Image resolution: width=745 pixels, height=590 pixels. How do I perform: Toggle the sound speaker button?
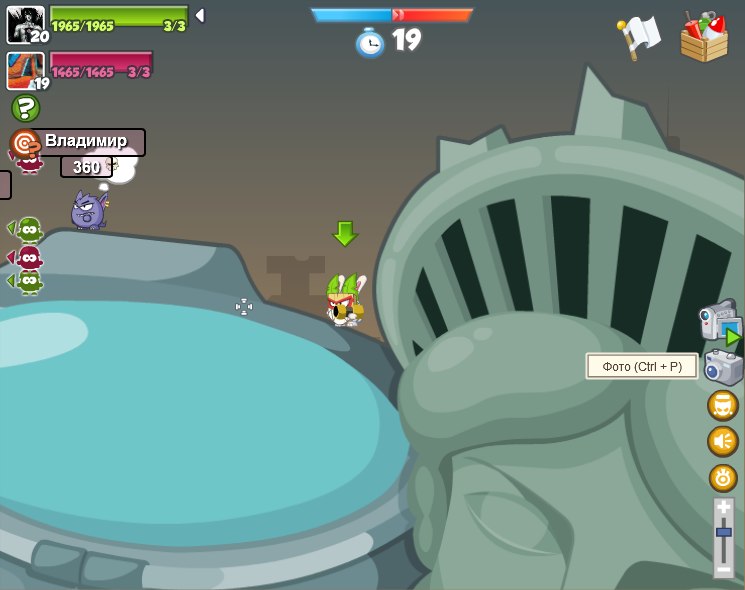pos(723,441)
